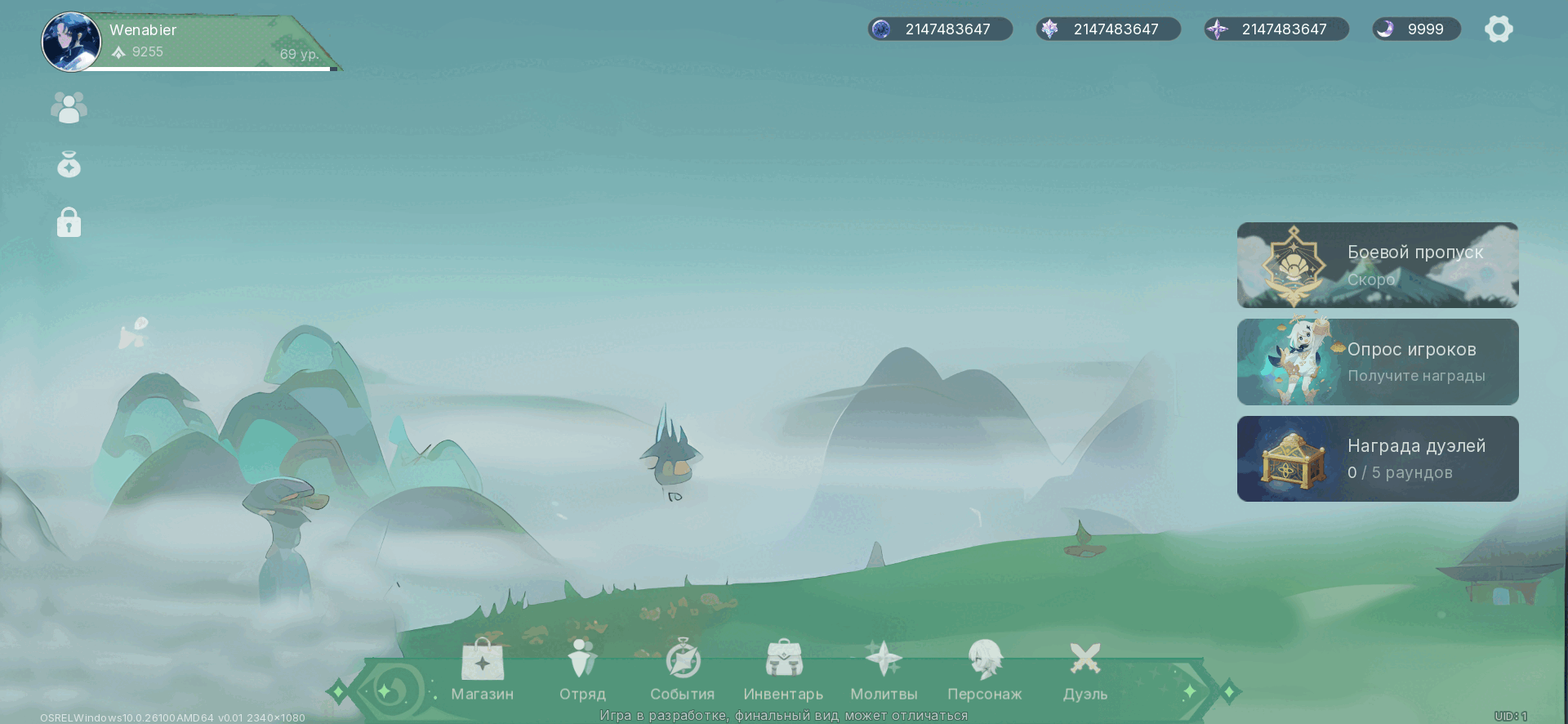The image size is (1568, 724).
Task: Click the pouch bag icon
Action: pyautogui.click(x=69, y=165)
